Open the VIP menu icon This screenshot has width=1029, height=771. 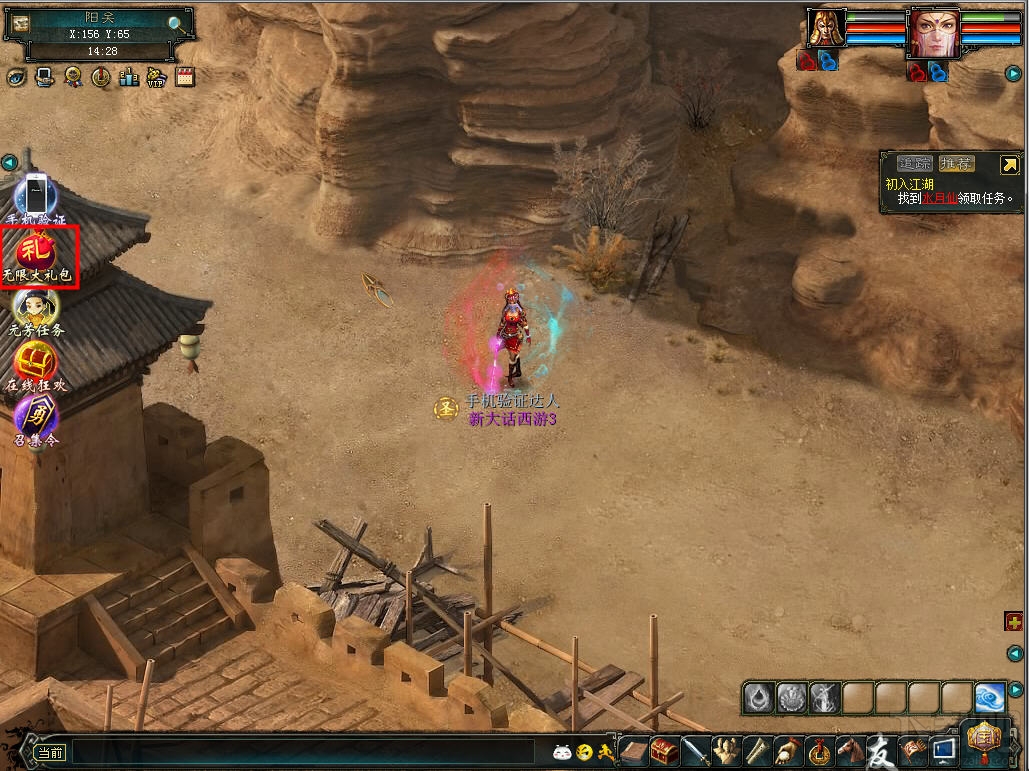point(156,76)
